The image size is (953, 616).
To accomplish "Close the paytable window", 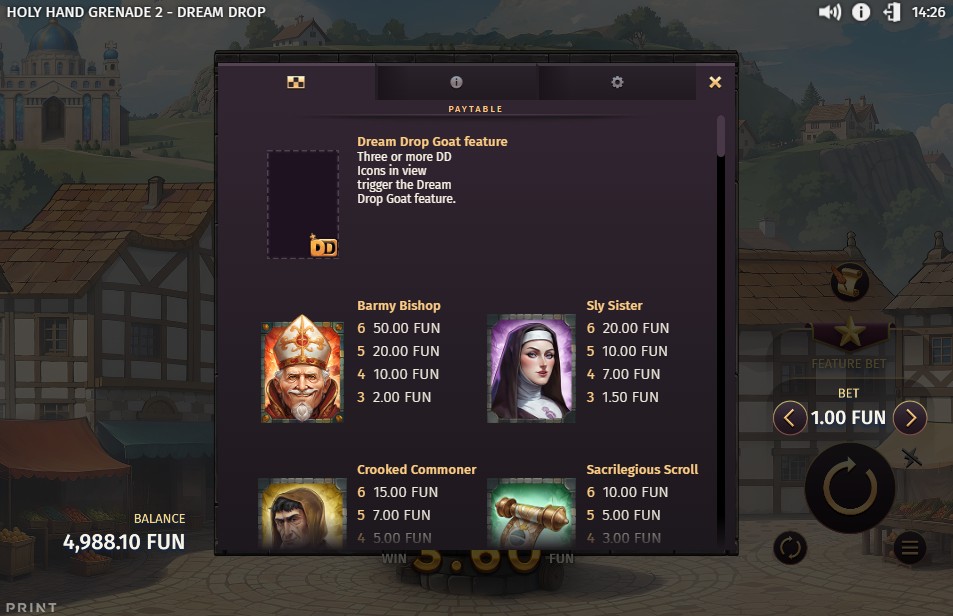I will [715, 83].
